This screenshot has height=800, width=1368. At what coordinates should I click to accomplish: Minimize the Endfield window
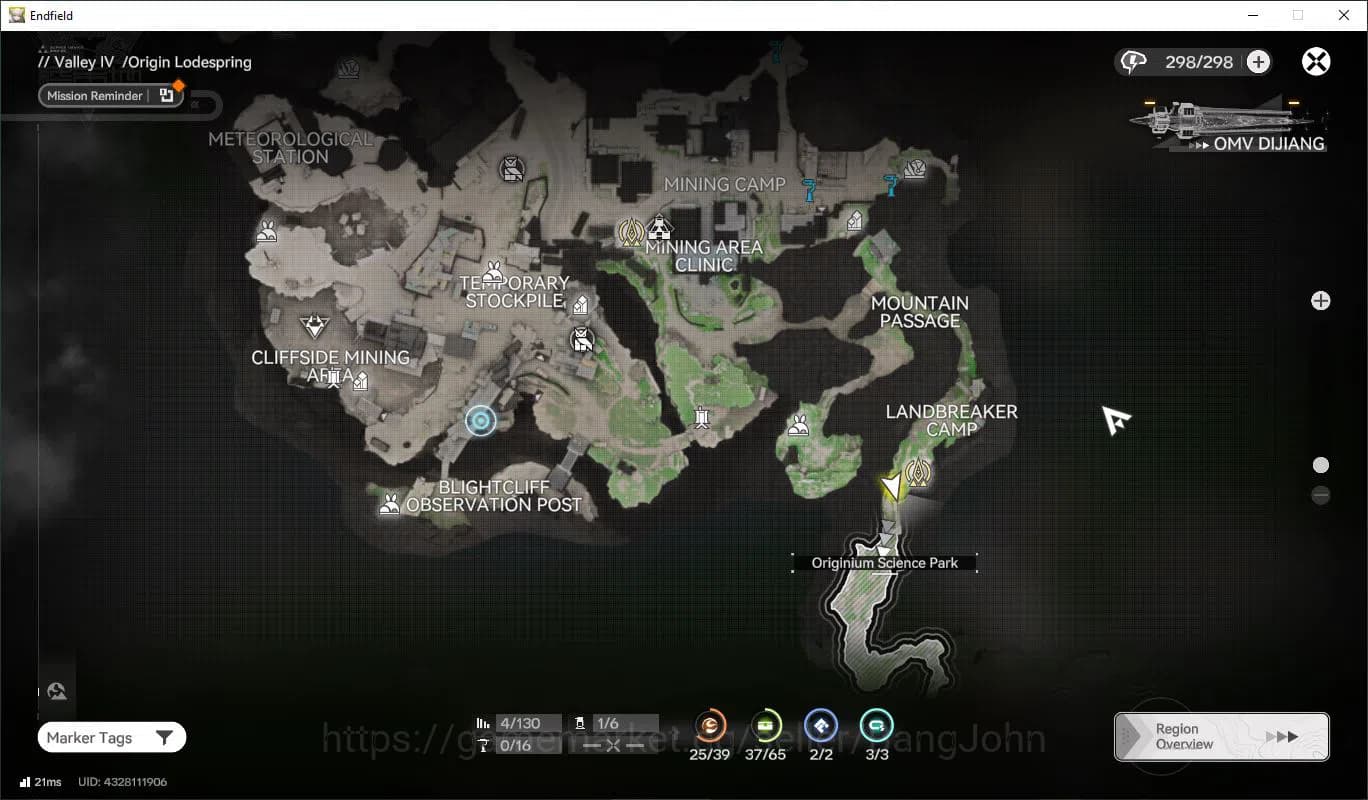click(x=1253, y=15)
